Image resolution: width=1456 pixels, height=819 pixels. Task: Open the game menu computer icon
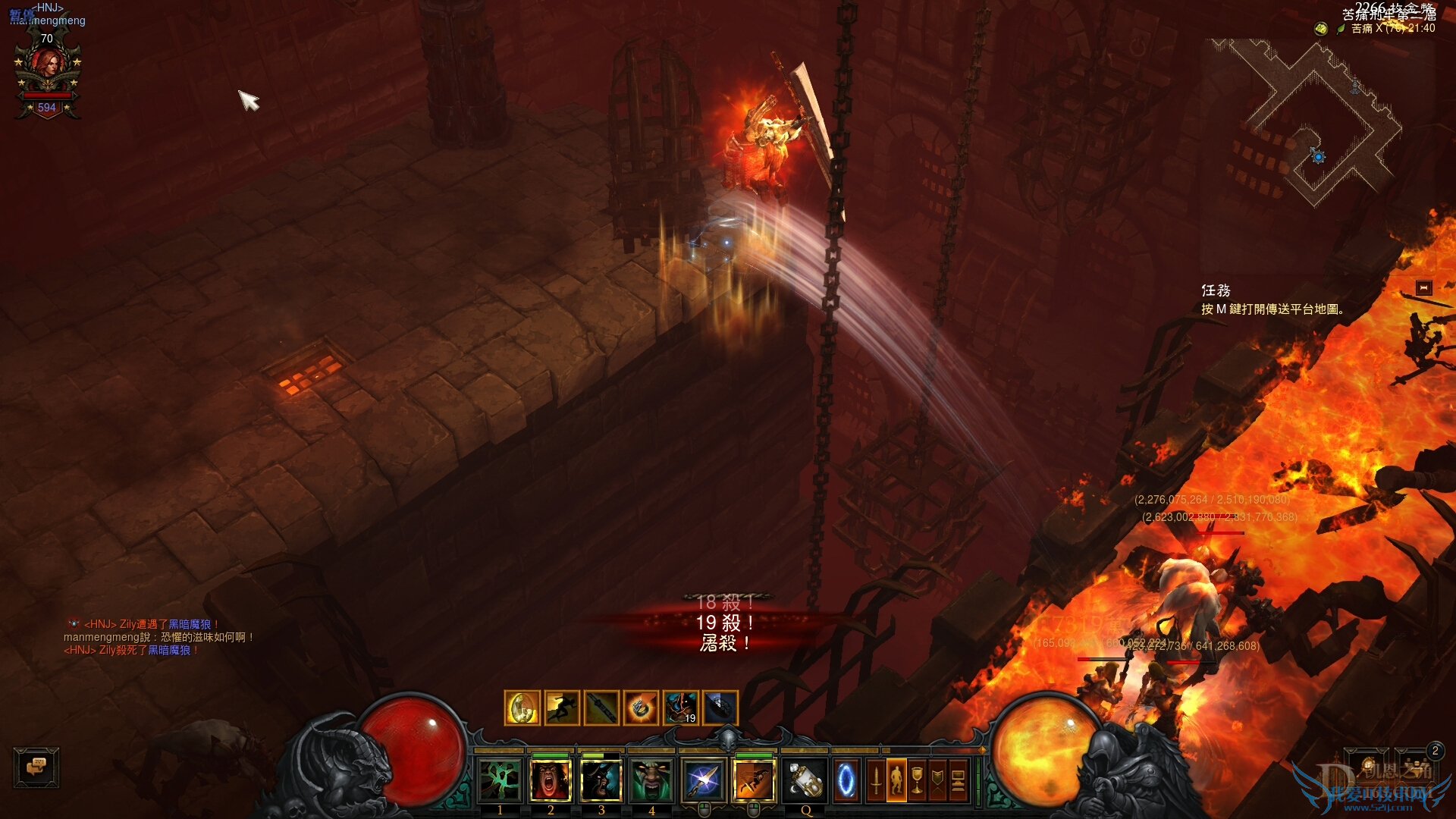pyautogui.click(x=958, y=780)
